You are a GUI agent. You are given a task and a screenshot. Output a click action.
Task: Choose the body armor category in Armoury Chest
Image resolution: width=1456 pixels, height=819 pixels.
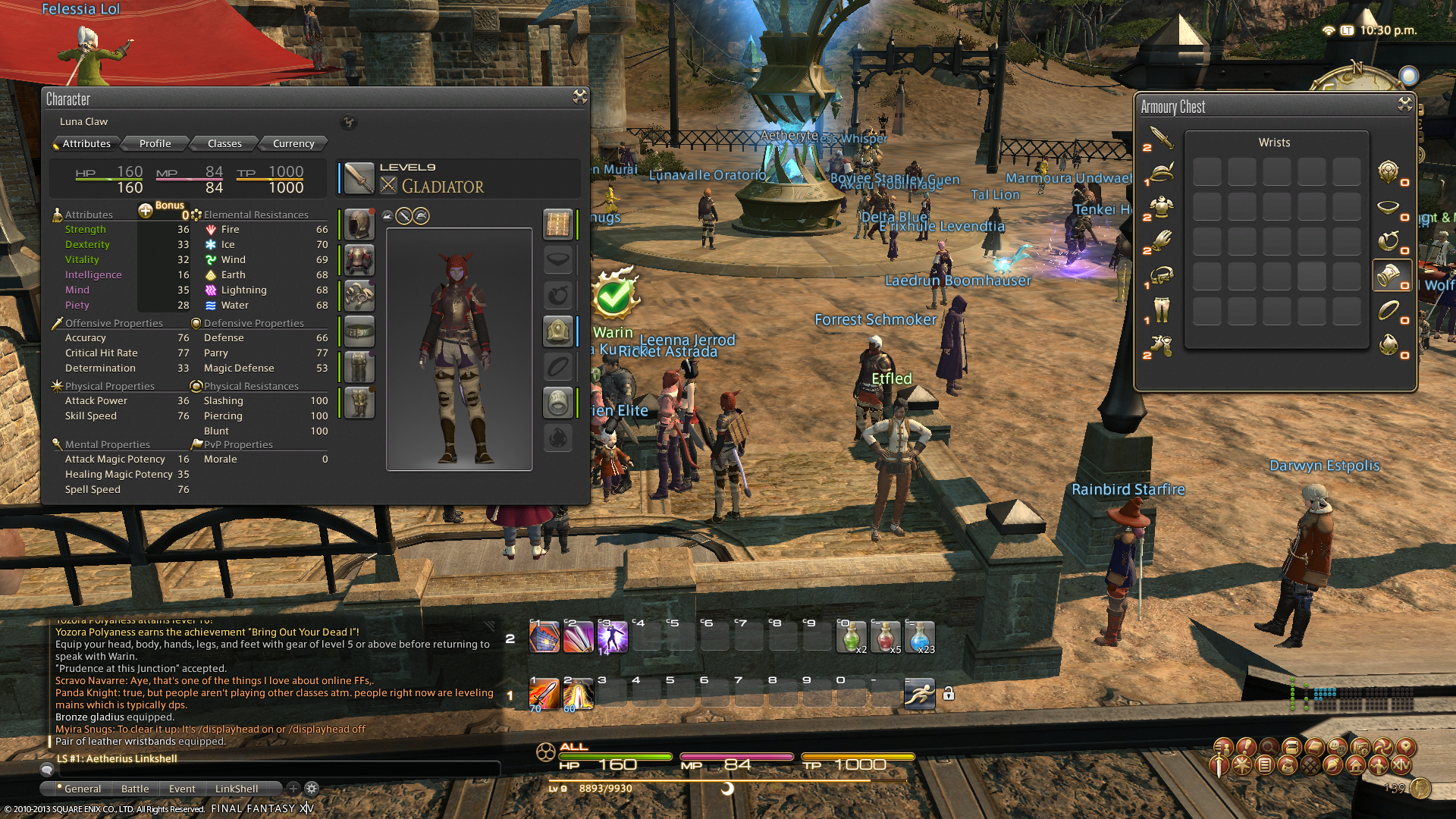click(1160, 206)
